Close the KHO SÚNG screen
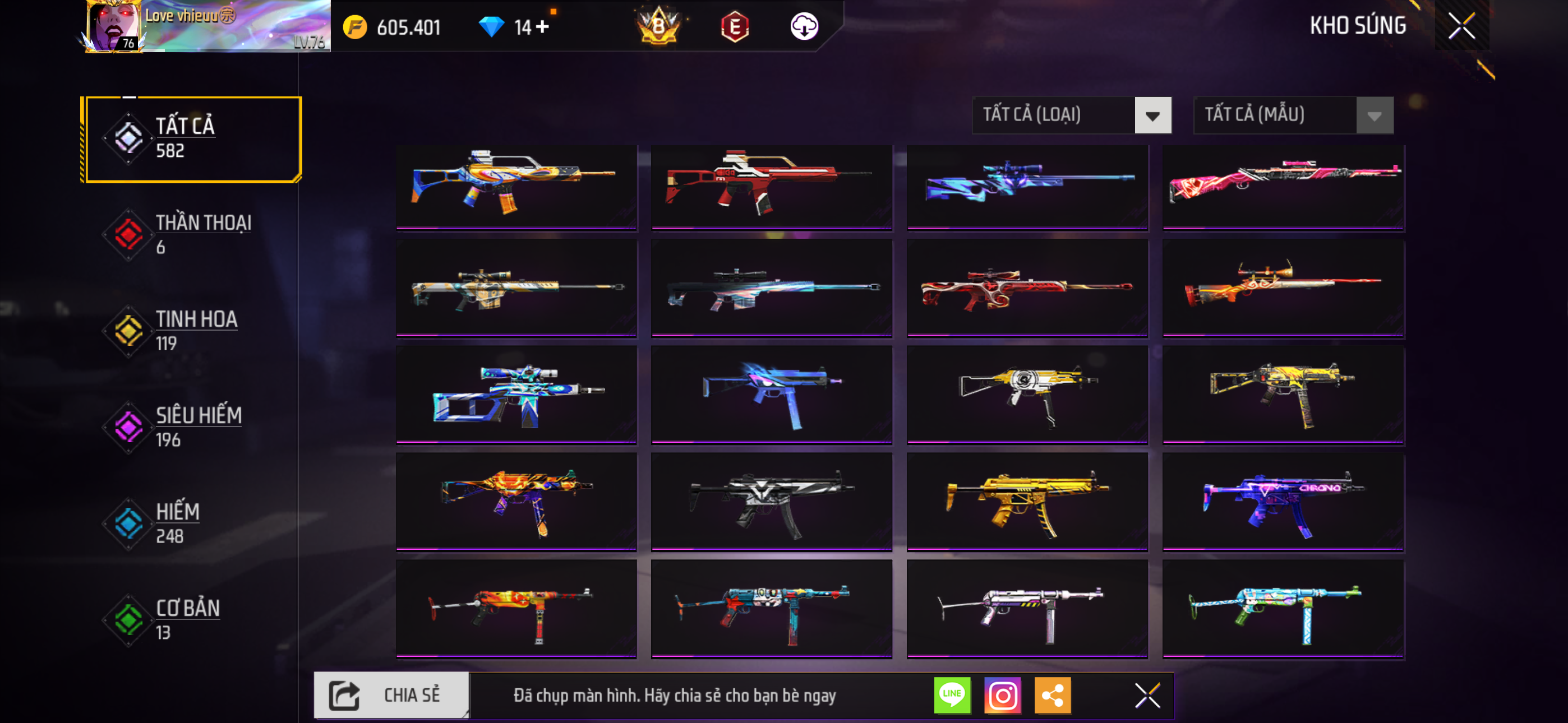This screenshot has width=1568, height=723. coord(1461,26)
